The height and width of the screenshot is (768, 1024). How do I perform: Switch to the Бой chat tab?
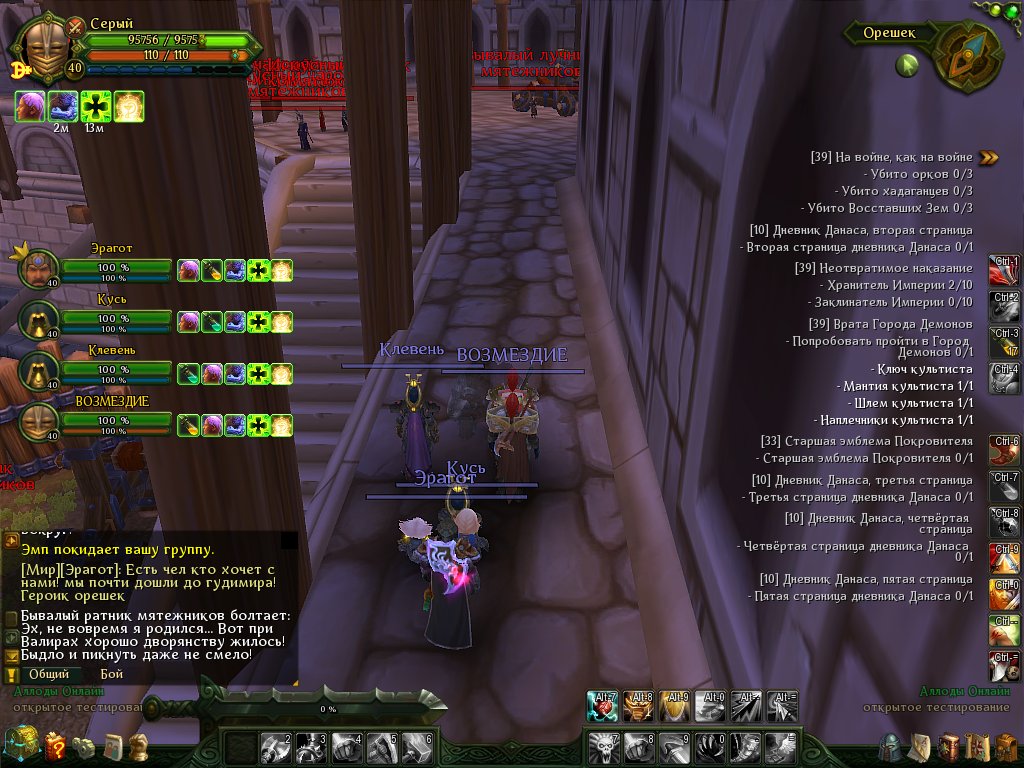(x=111, y=674)
